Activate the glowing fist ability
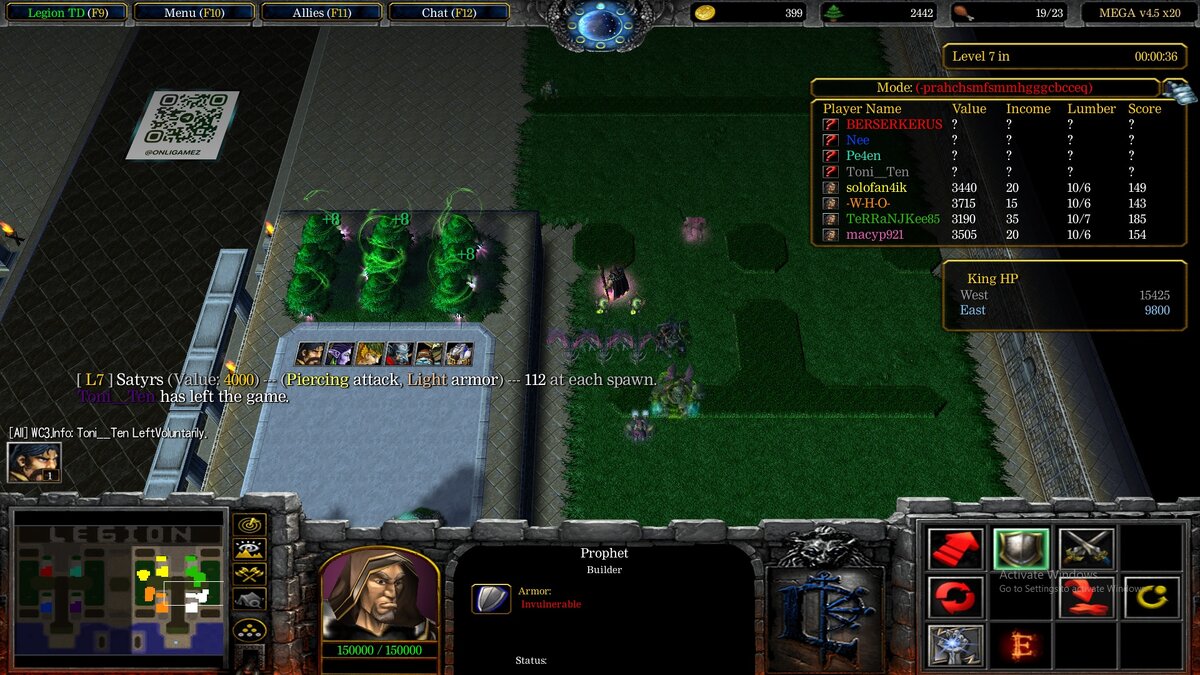This screenshot has width=1200, height=675. [x=956, y=646]
